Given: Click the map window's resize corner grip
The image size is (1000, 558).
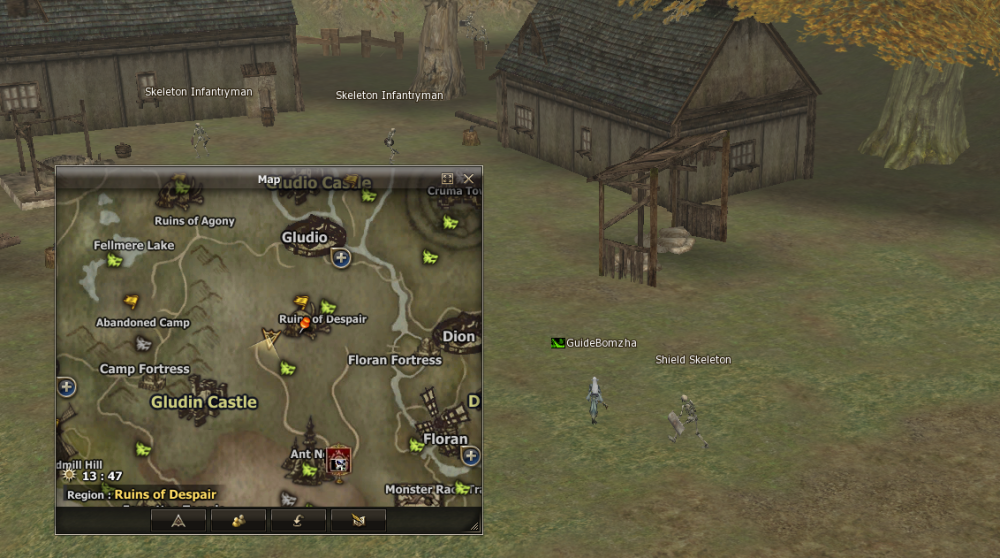Looking at the screenshot, I should pos(475,526).
